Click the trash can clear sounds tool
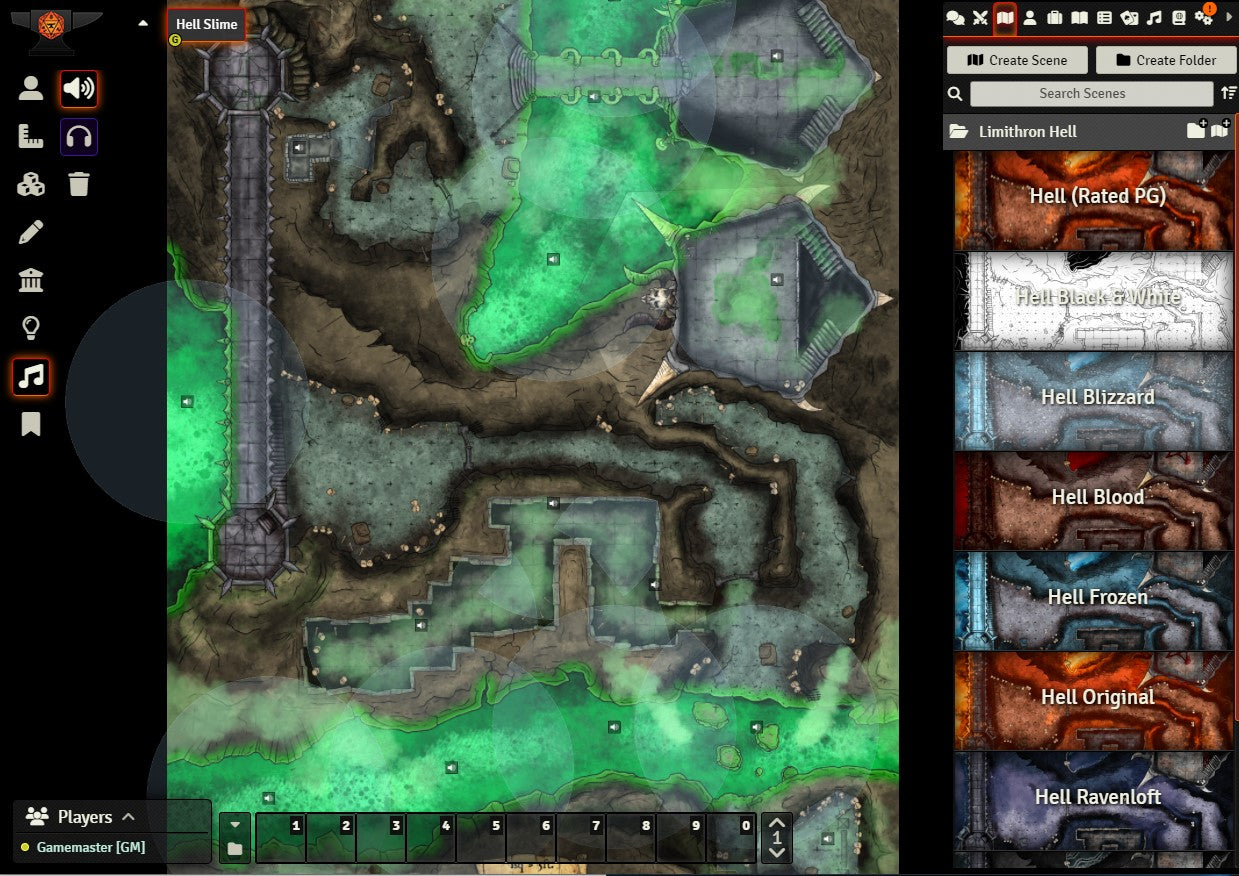The image size is (1239, 876). pos(79,184)
